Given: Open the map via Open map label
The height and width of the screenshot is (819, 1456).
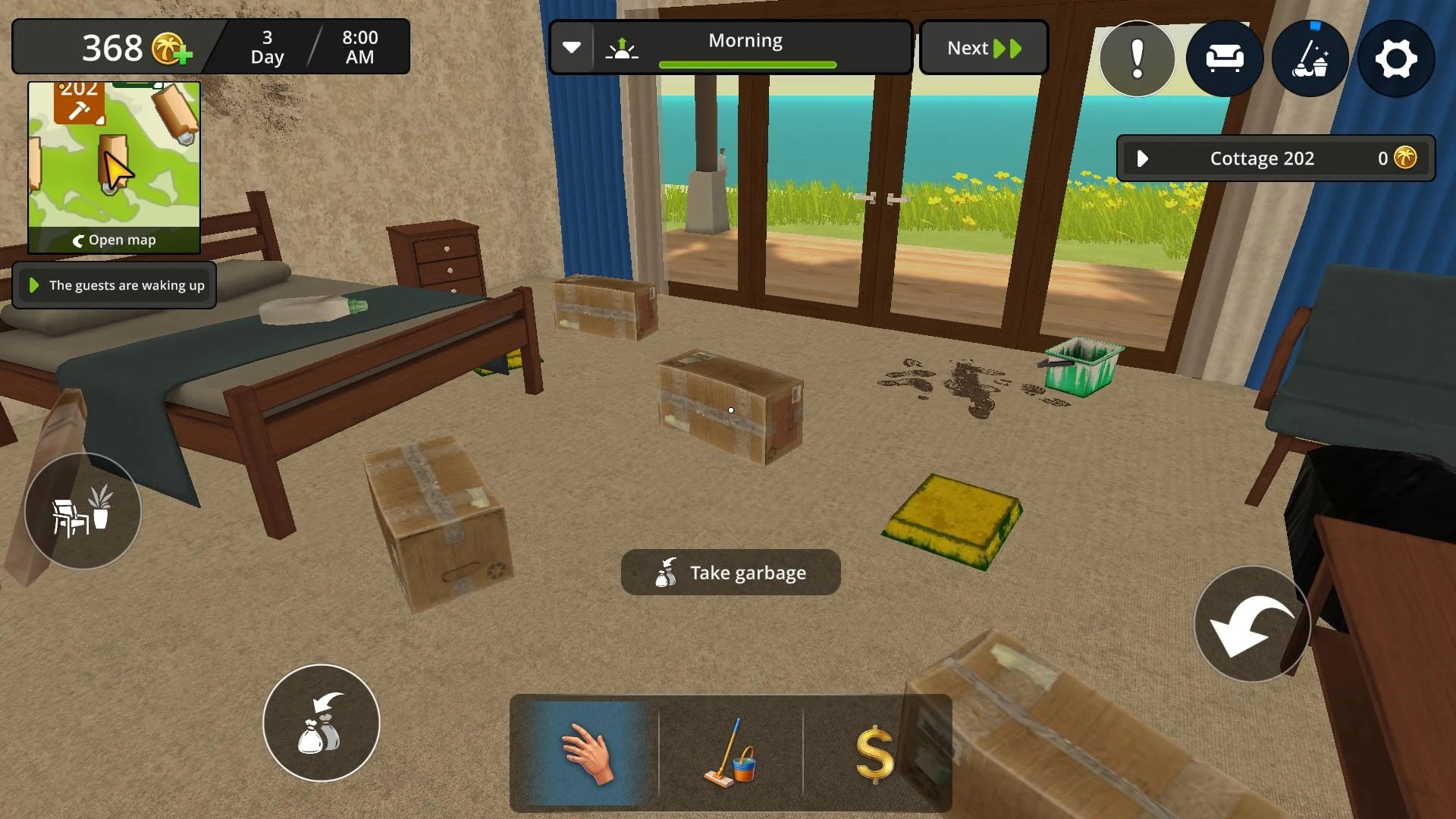Looking at the screenshot, I should 115,240.
